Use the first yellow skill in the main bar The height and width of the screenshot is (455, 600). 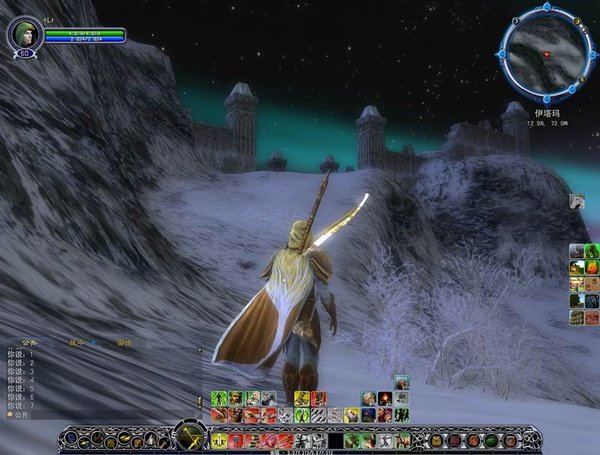219,439
